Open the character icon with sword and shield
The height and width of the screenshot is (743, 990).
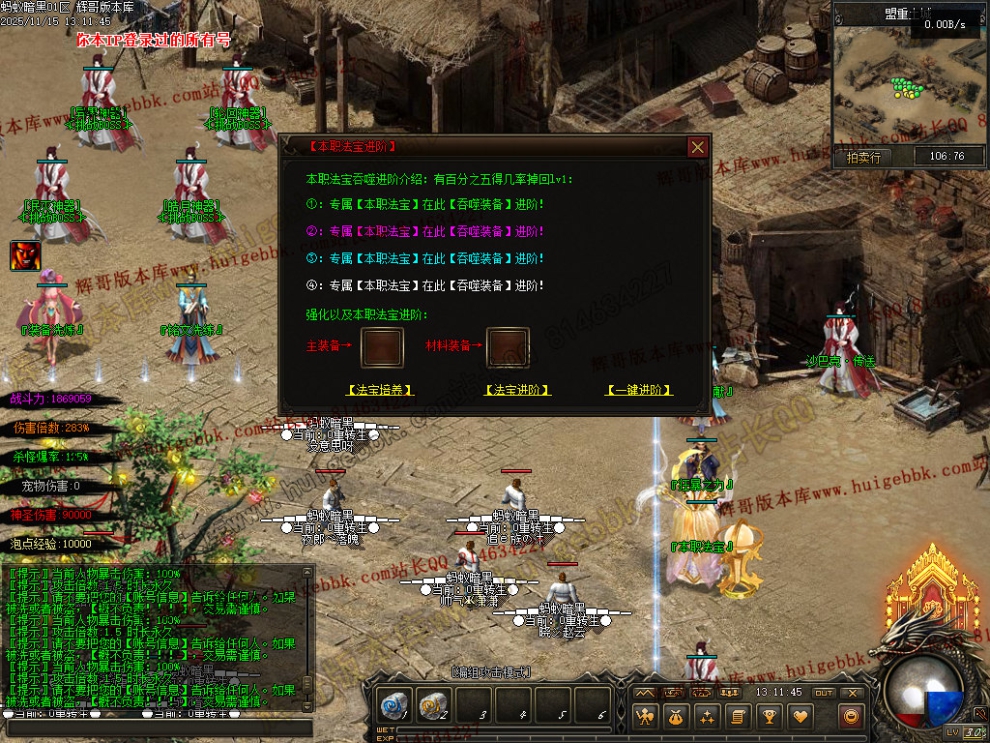pos(645,716)
